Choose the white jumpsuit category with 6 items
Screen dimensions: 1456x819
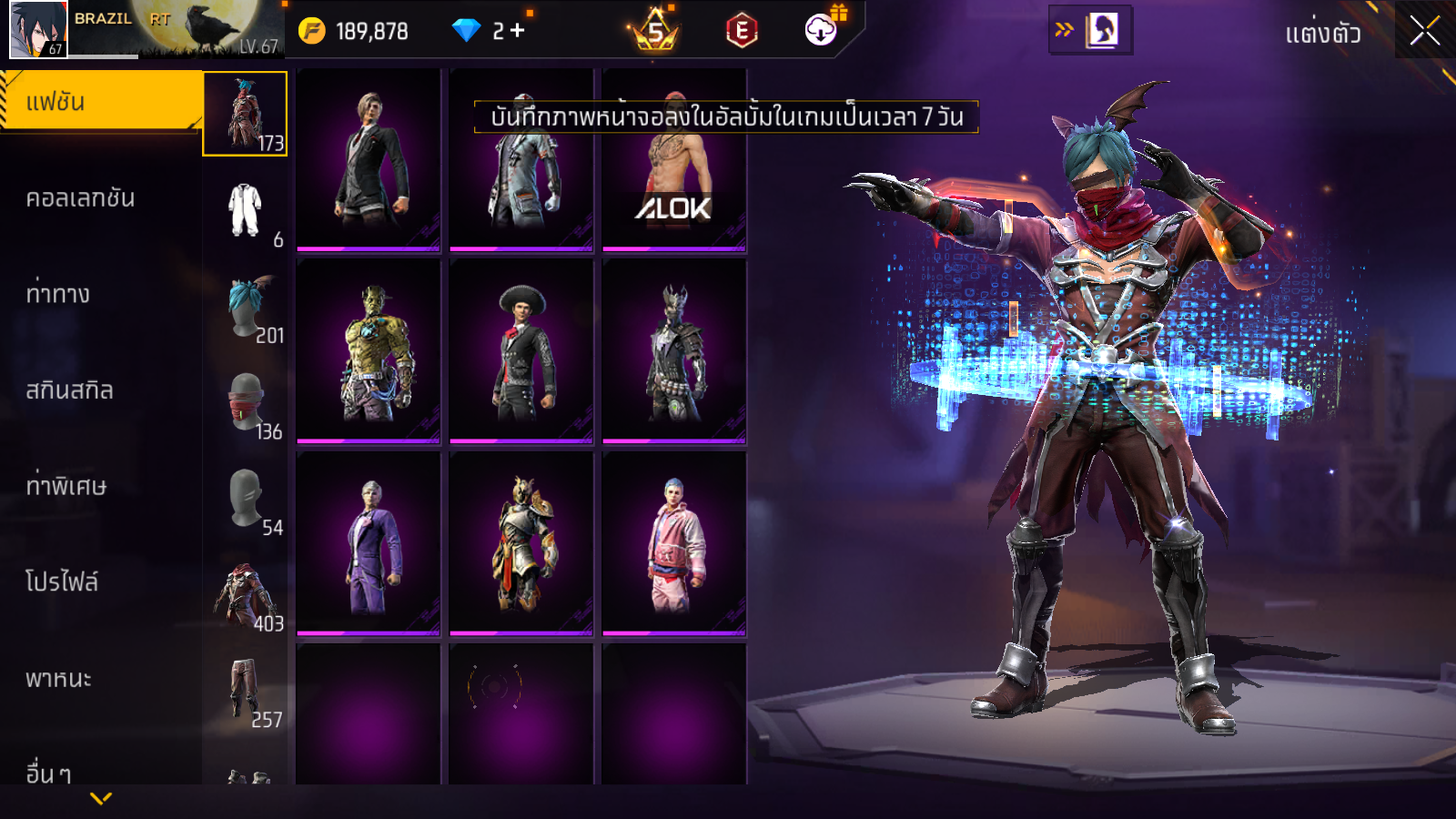point(246,211)
